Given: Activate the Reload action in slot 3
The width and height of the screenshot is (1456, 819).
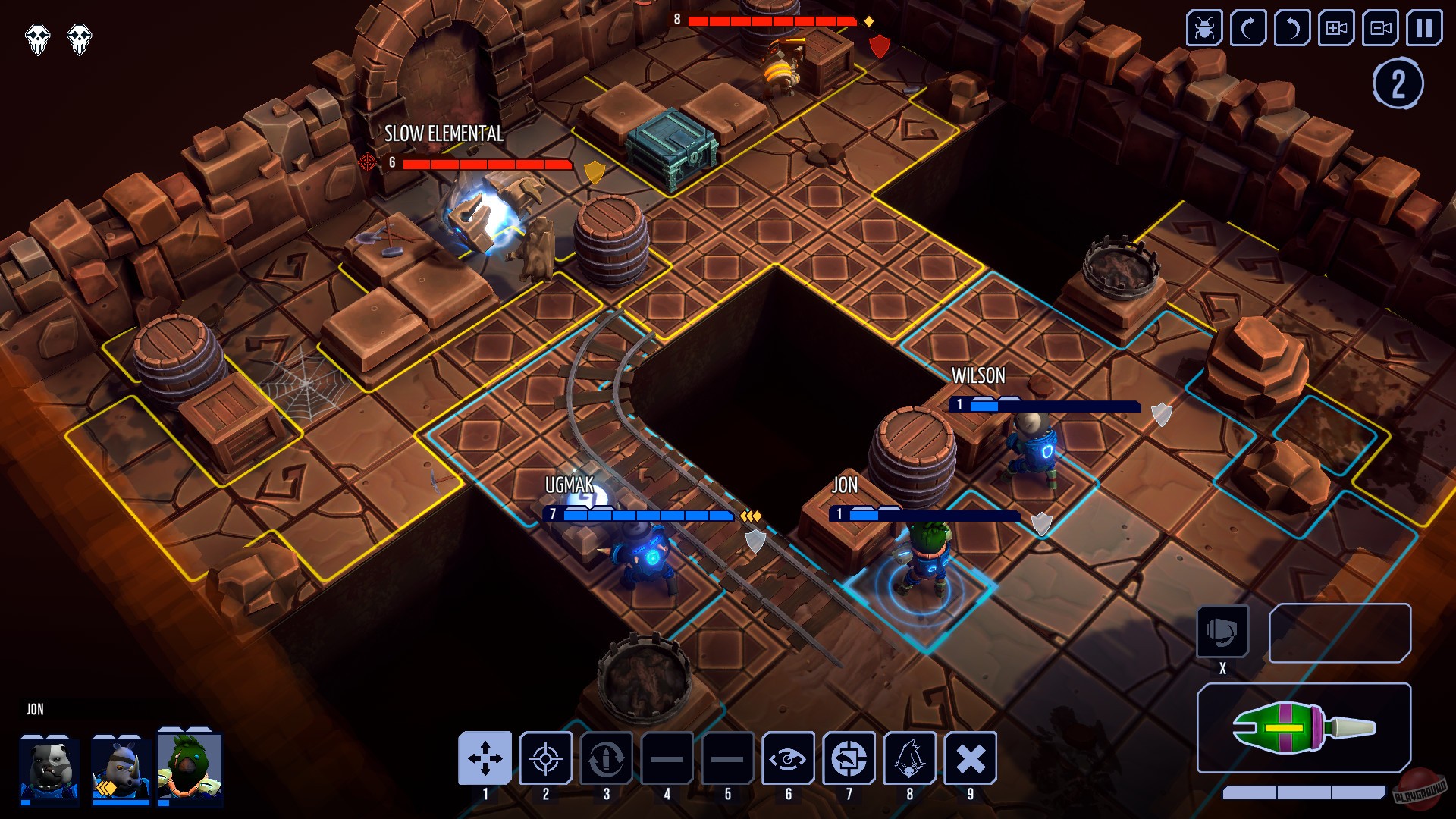Looking at the screenshot, I should pyautogui.click(x=605, y=758).
